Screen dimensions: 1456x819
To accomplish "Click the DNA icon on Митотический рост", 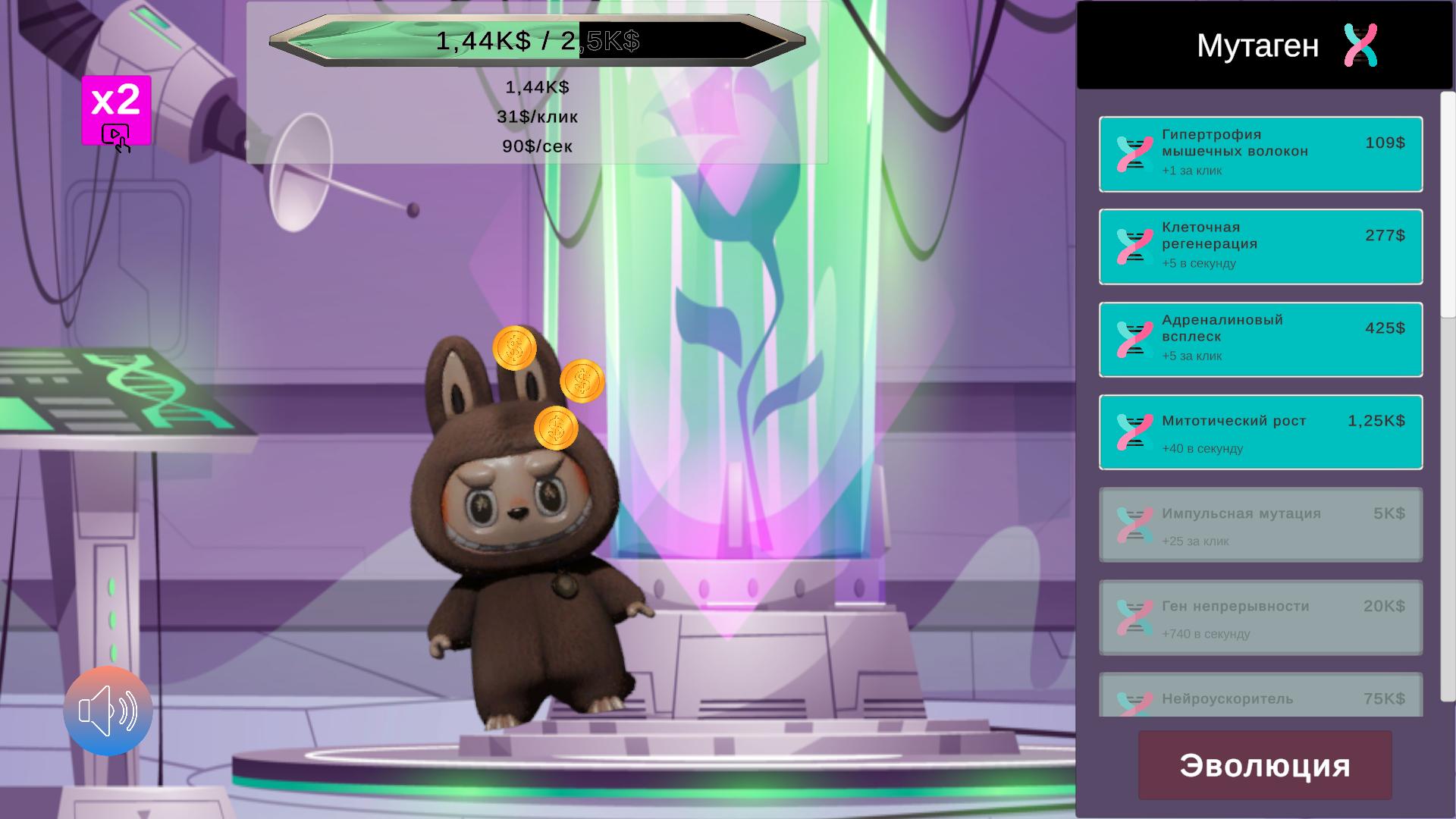I will tap(1133, 432).
